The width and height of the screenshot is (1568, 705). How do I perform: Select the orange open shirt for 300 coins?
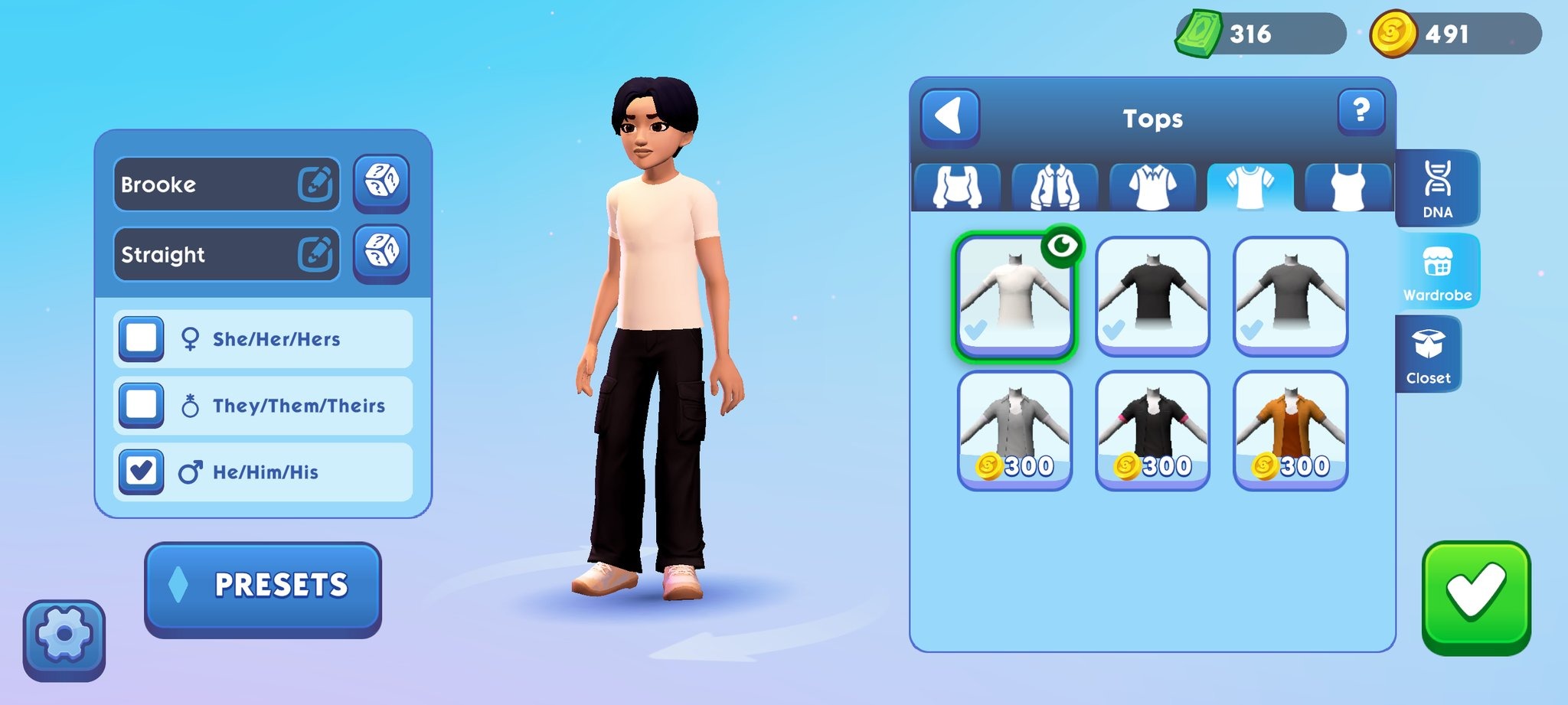[x=1290, y=429]
